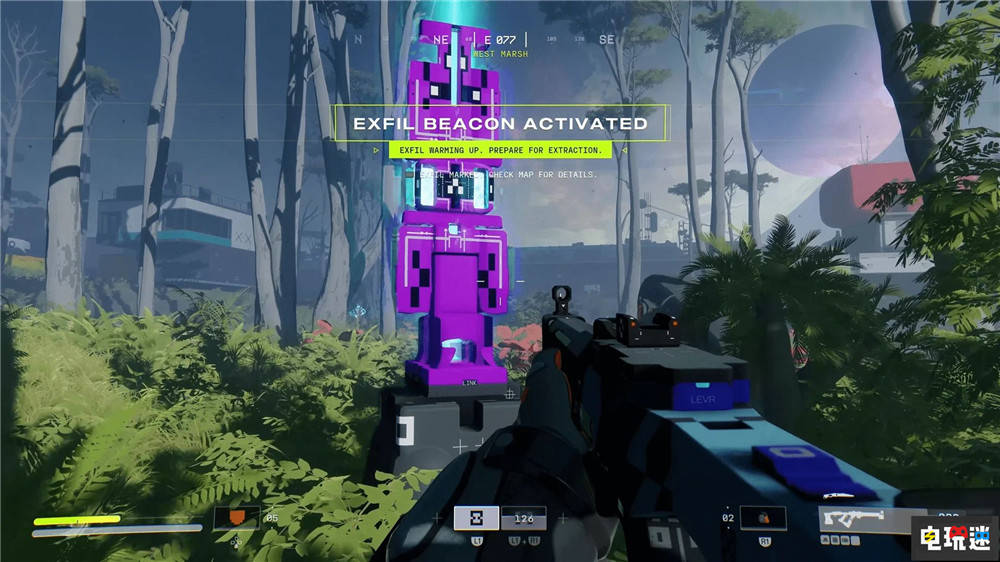
Task: Click the Exfil Beacon Activated banner
Action: click(x=500, y=124)
